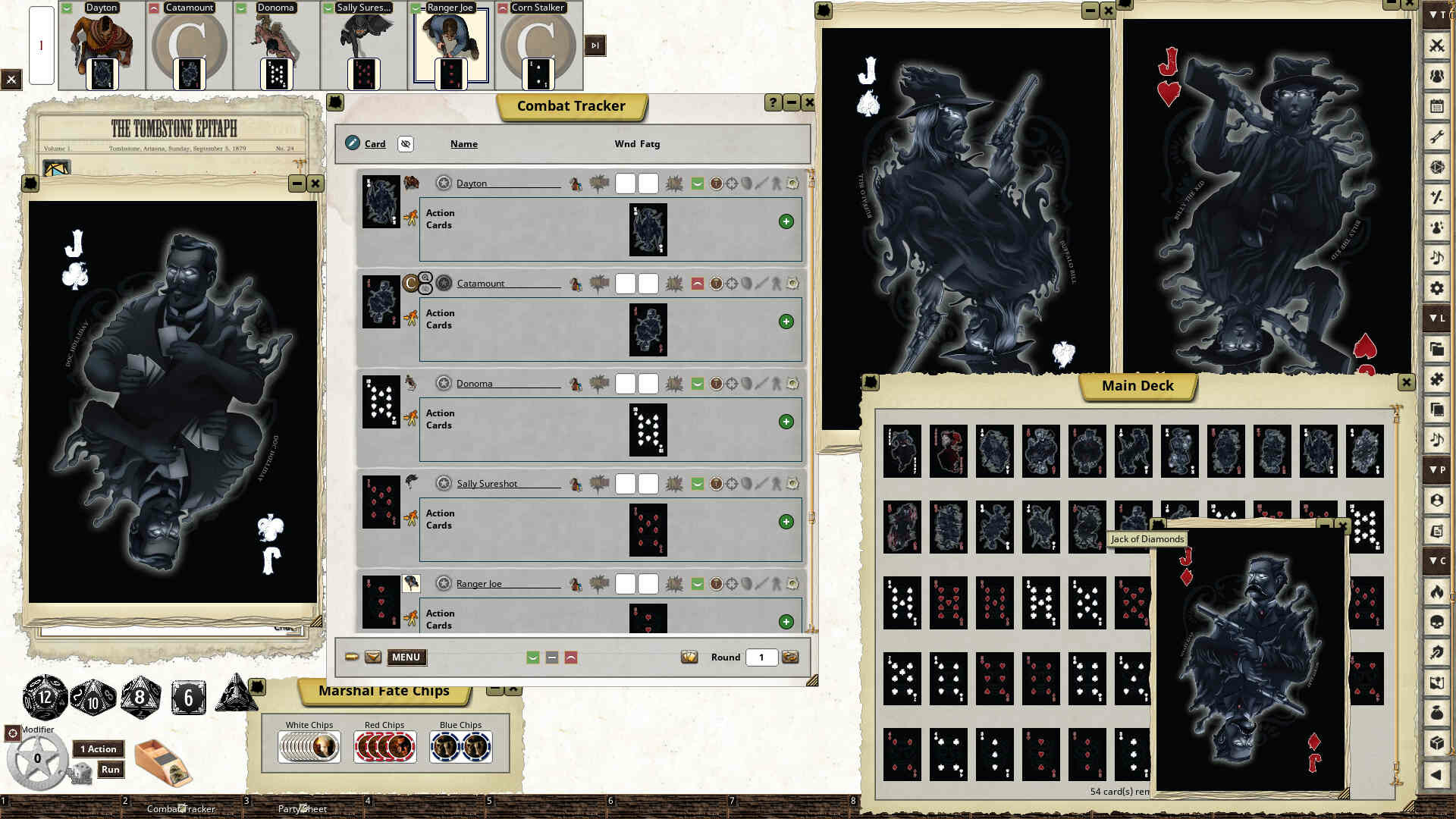The height and width of the screenshot is (819, 1456).
Task: Click the Round number input field
Action: click(x=761, y=657)
